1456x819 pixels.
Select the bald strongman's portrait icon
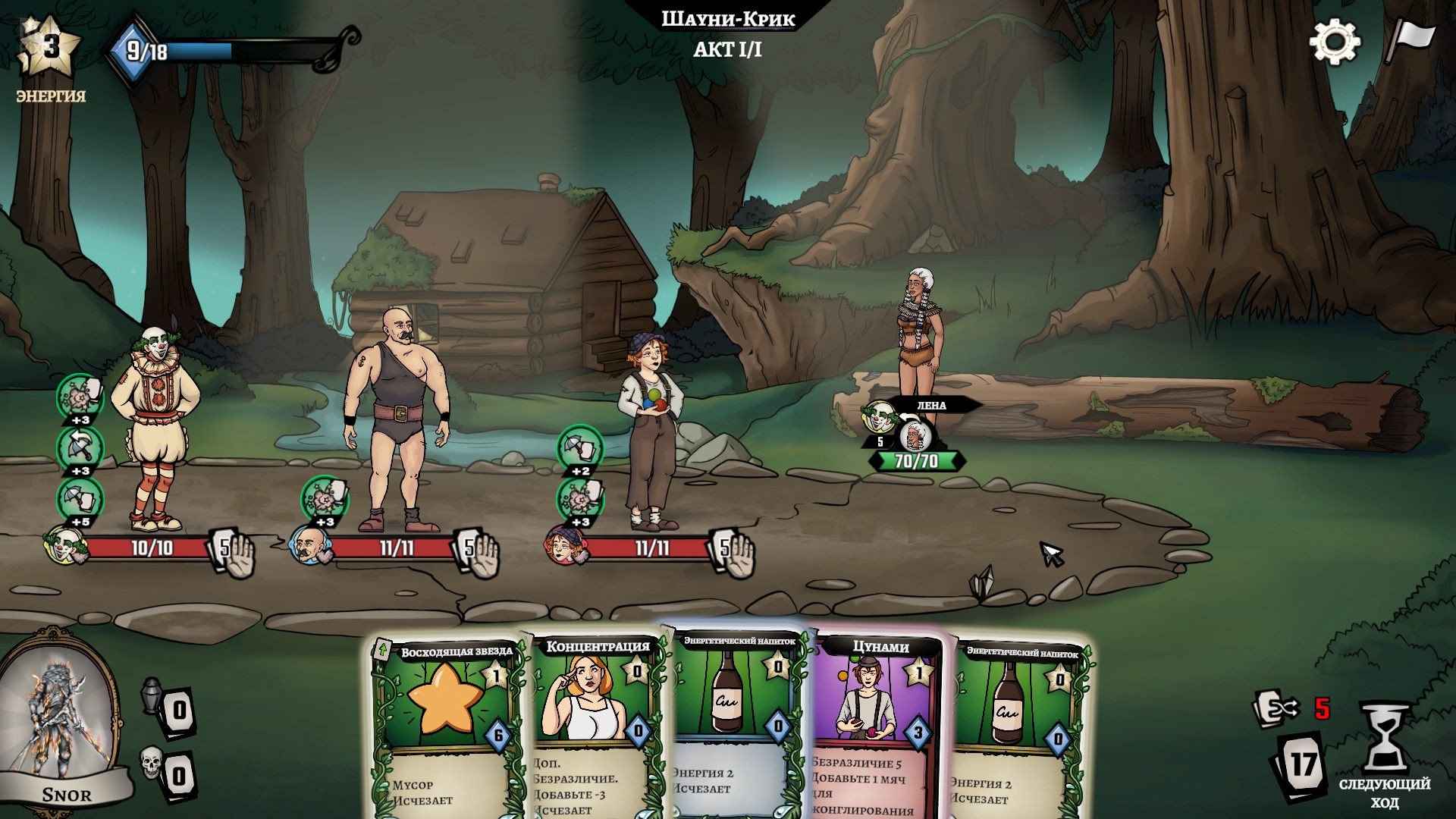[x=309, y=544]
